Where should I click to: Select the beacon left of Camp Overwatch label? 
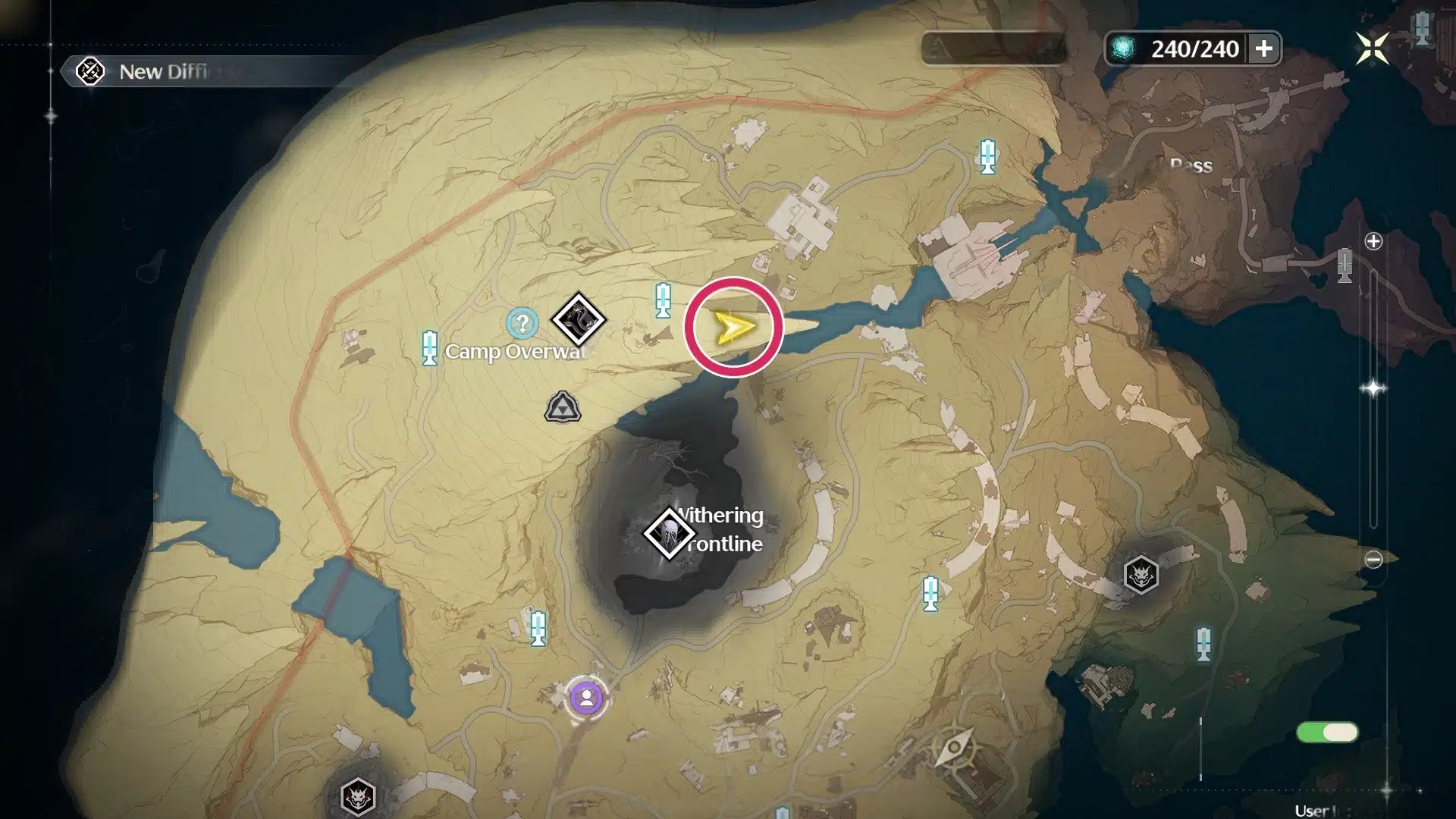[x=430, y=348]
